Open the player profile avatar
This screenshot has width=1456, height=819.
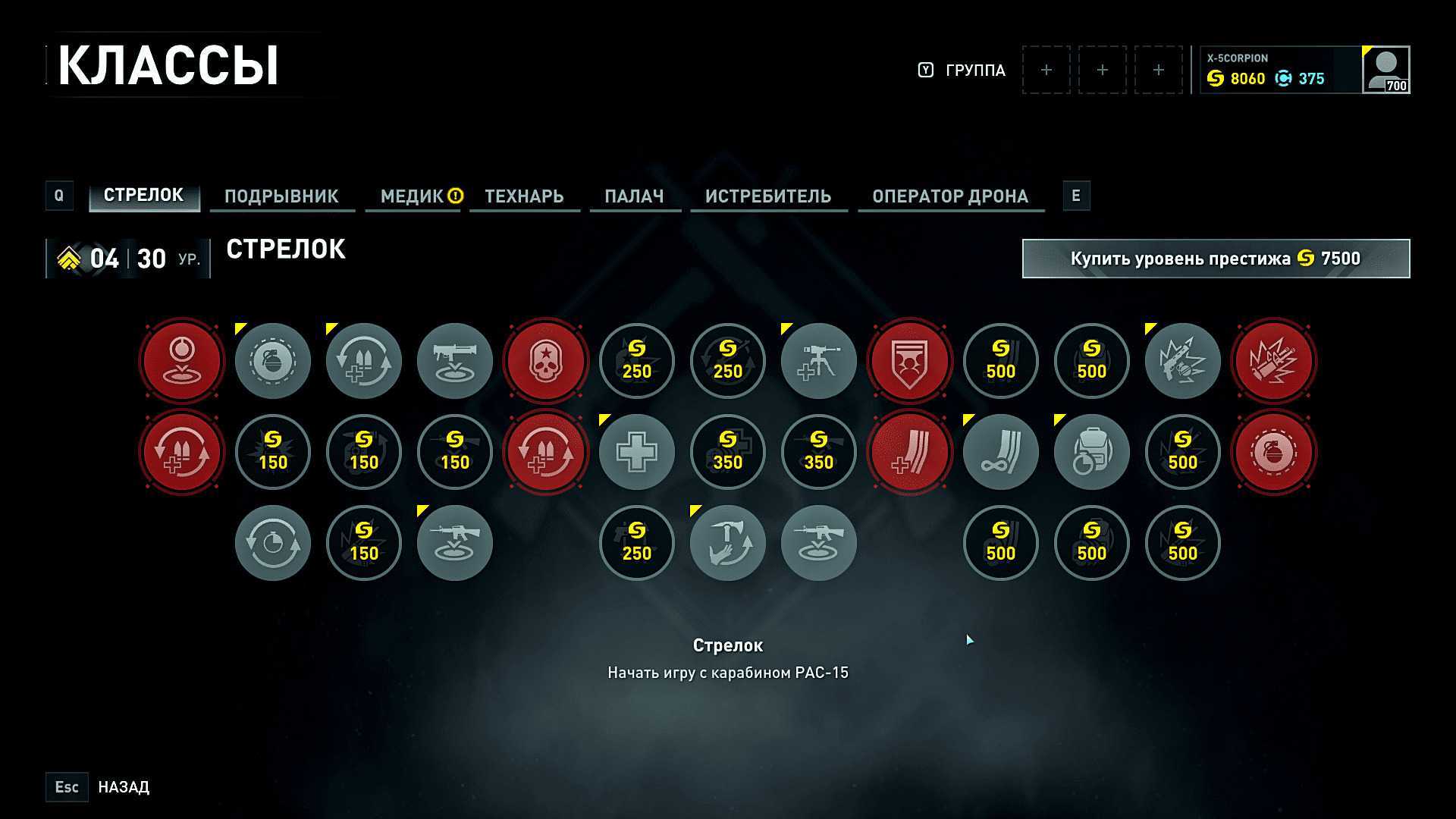pos(1385,70)
